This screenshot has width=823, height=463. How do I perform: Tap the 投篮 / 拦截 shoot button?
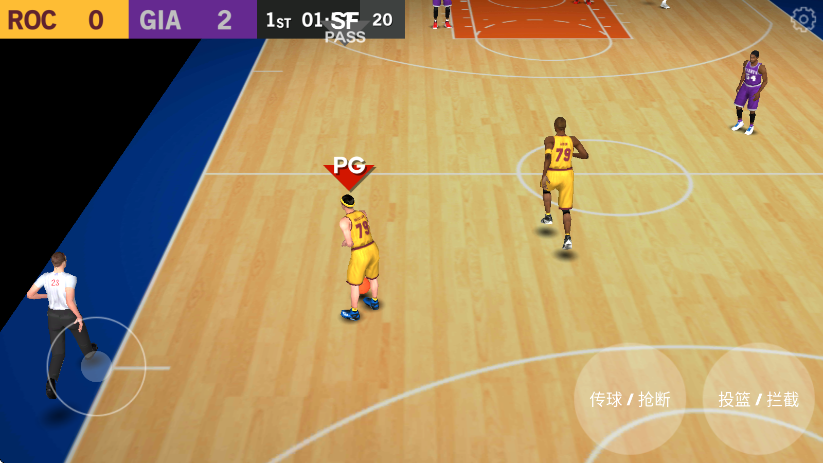(758, 399)
